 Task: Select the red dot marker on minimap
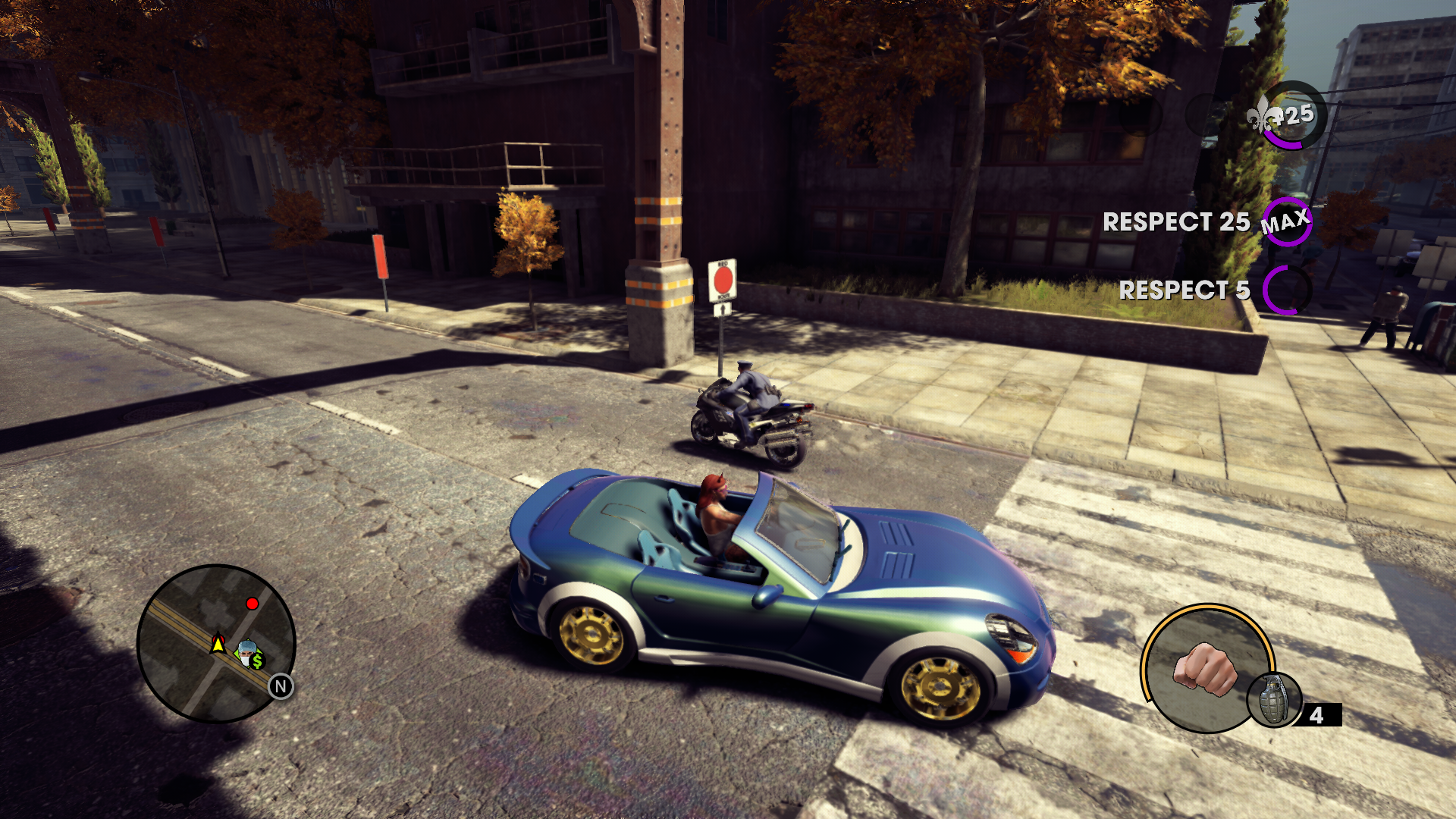click(253, 604)
